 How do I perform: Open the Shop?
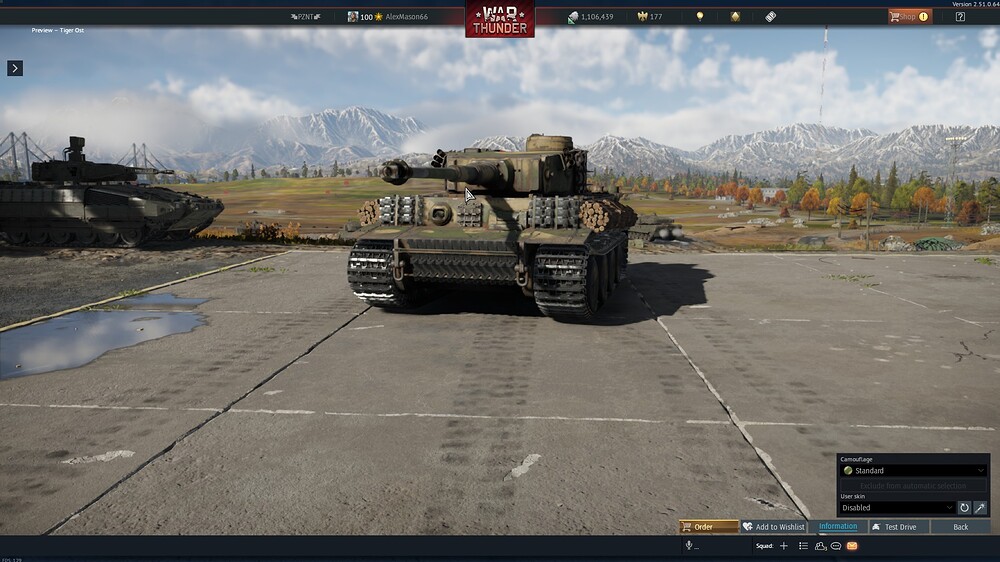pos(909,17)
